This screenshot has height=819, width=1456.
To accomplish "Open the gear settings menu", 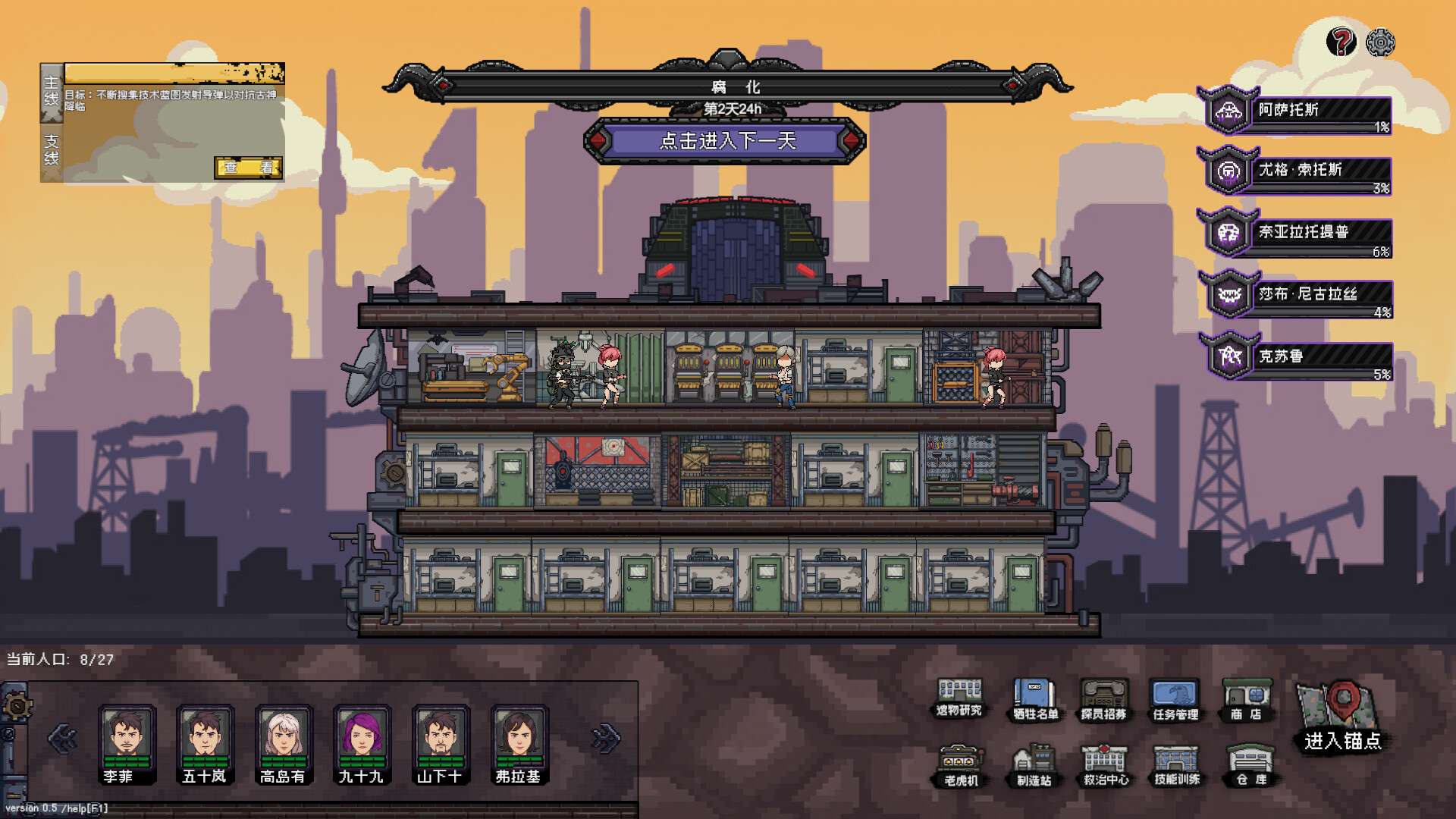I will [1380, 42].
